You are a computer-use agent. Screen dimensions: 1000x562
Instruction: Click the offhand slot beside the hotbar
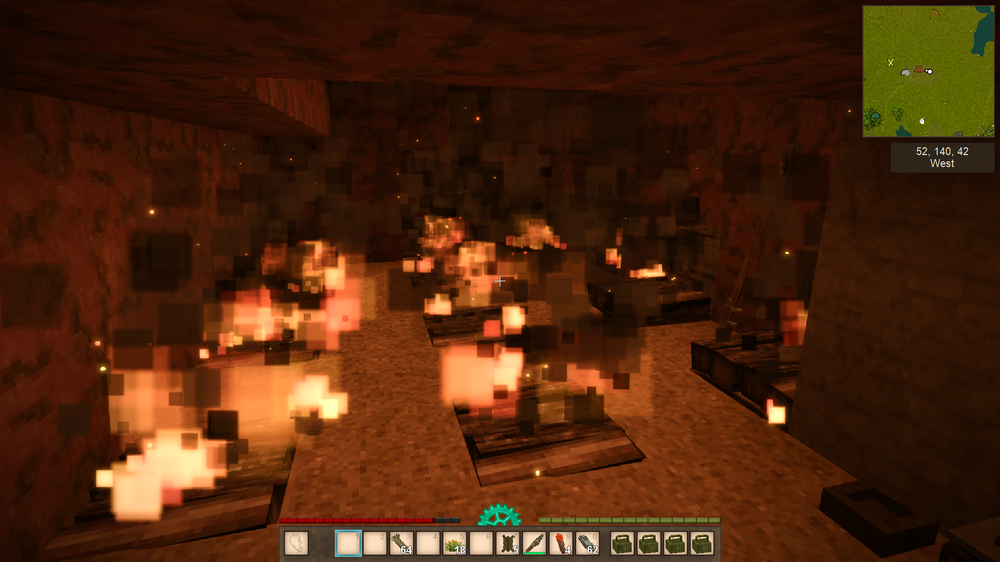pos(297,543)
